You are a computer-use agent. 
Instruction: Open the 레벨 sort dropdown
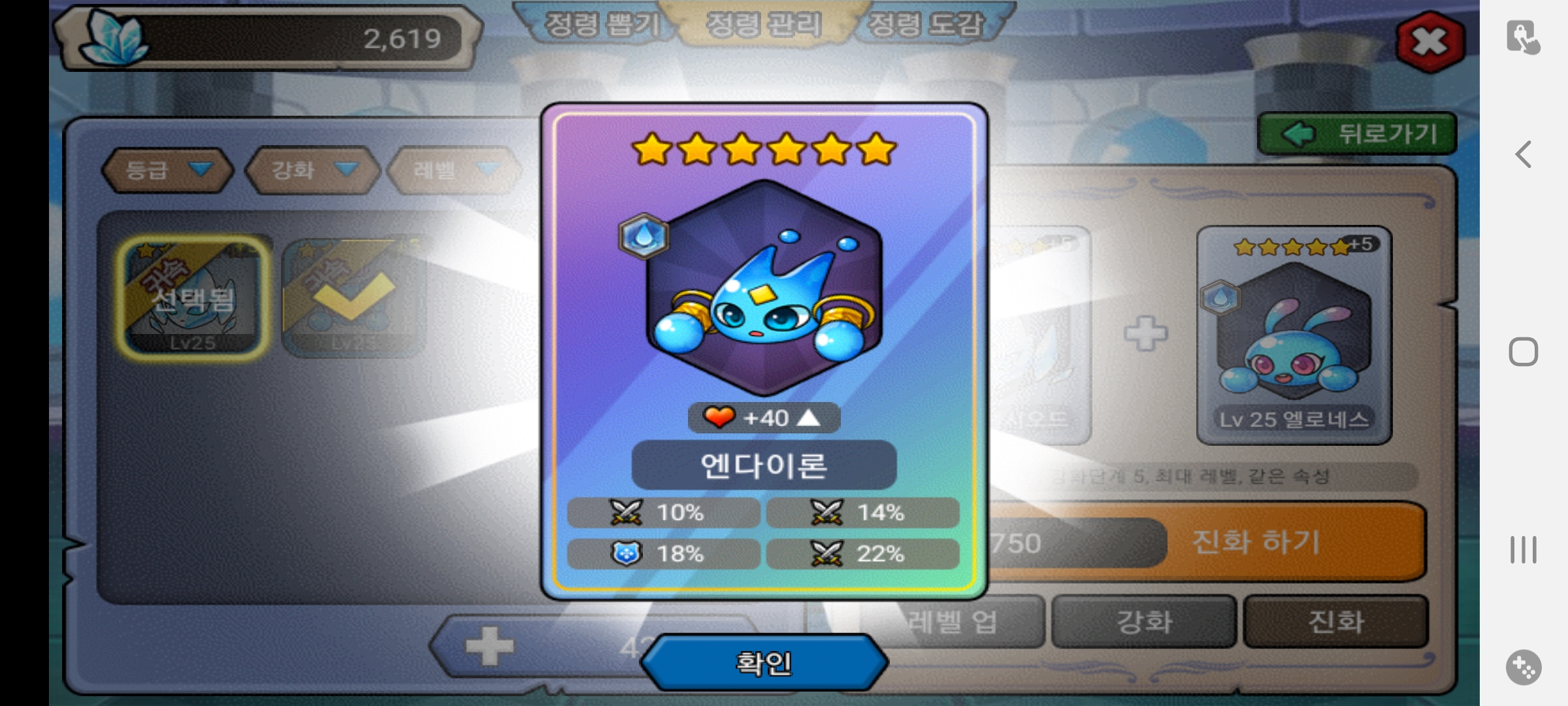click(455, 170)
